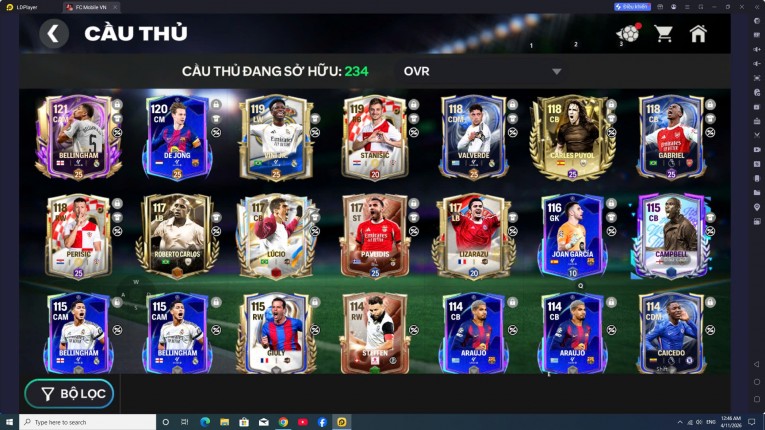This screenshot has height=430, width=765.
Task: Select the 118 CB Carles Puyol card
Action: coord(571,137)
